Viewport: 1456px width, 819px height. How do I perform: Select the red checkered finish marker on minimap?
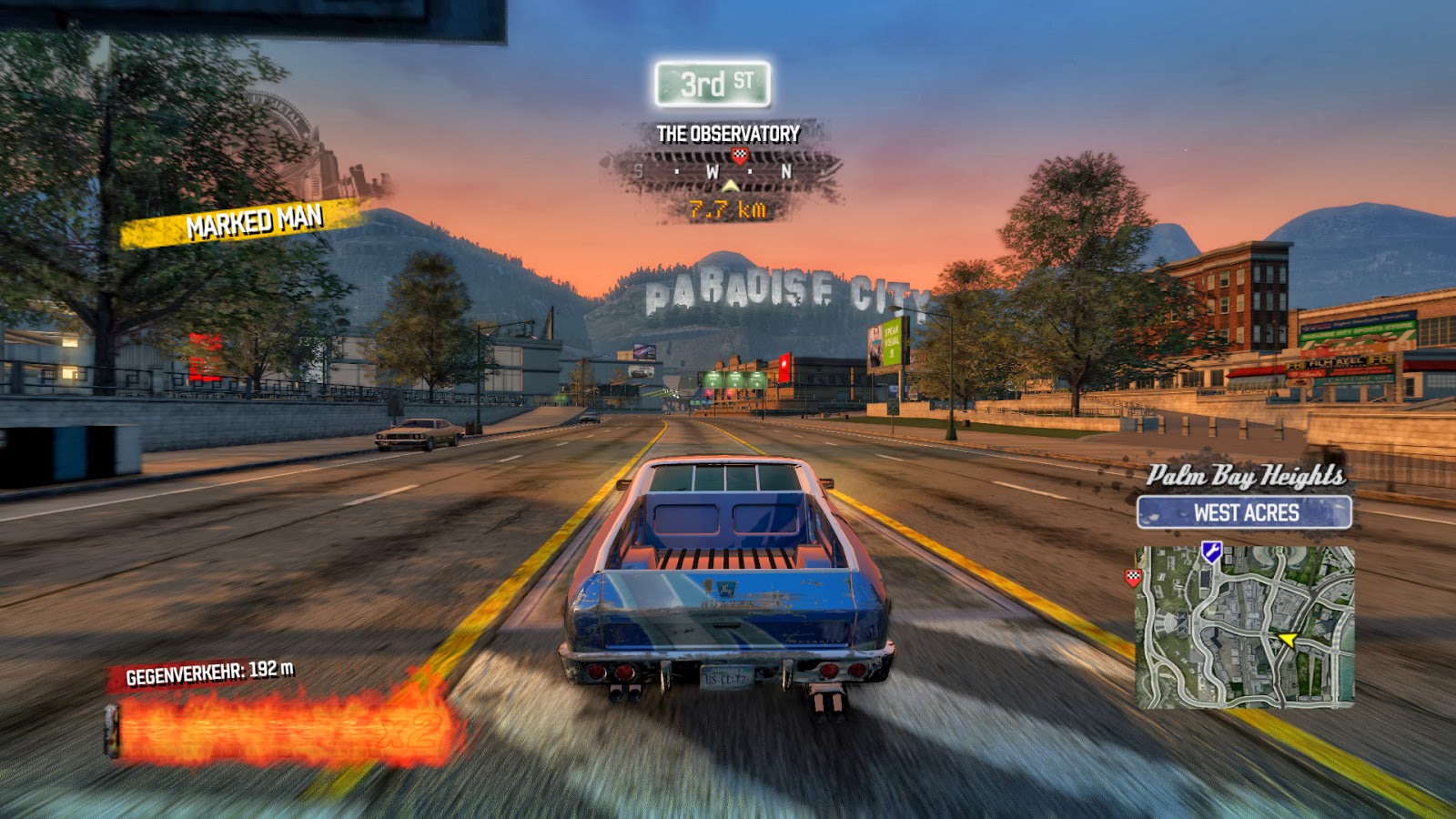pyautogui.click(x=1133, y=577)
